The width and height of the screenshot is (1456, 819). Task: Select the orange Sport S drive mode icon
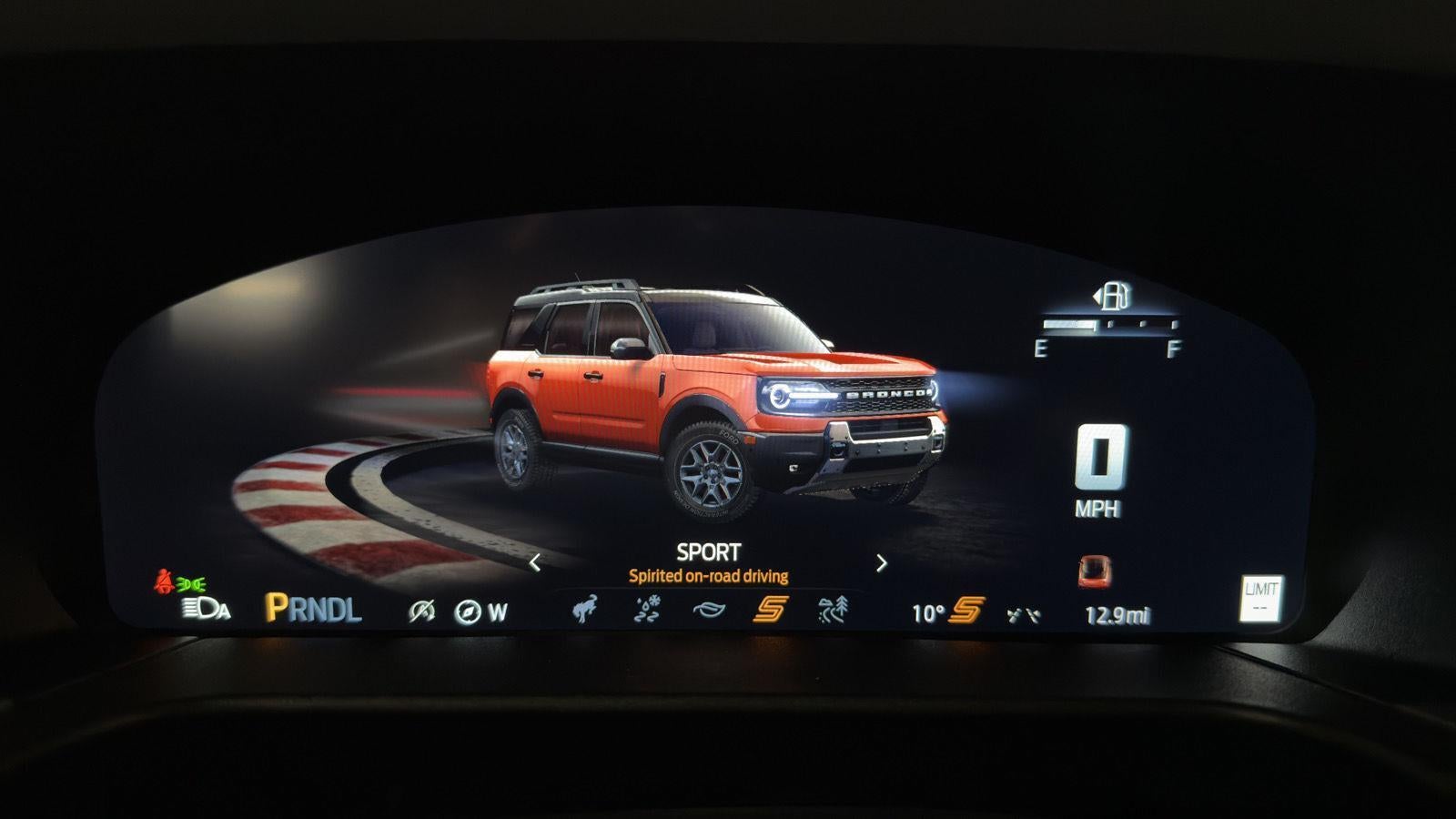pyautogui.click(x=770, y=607)
